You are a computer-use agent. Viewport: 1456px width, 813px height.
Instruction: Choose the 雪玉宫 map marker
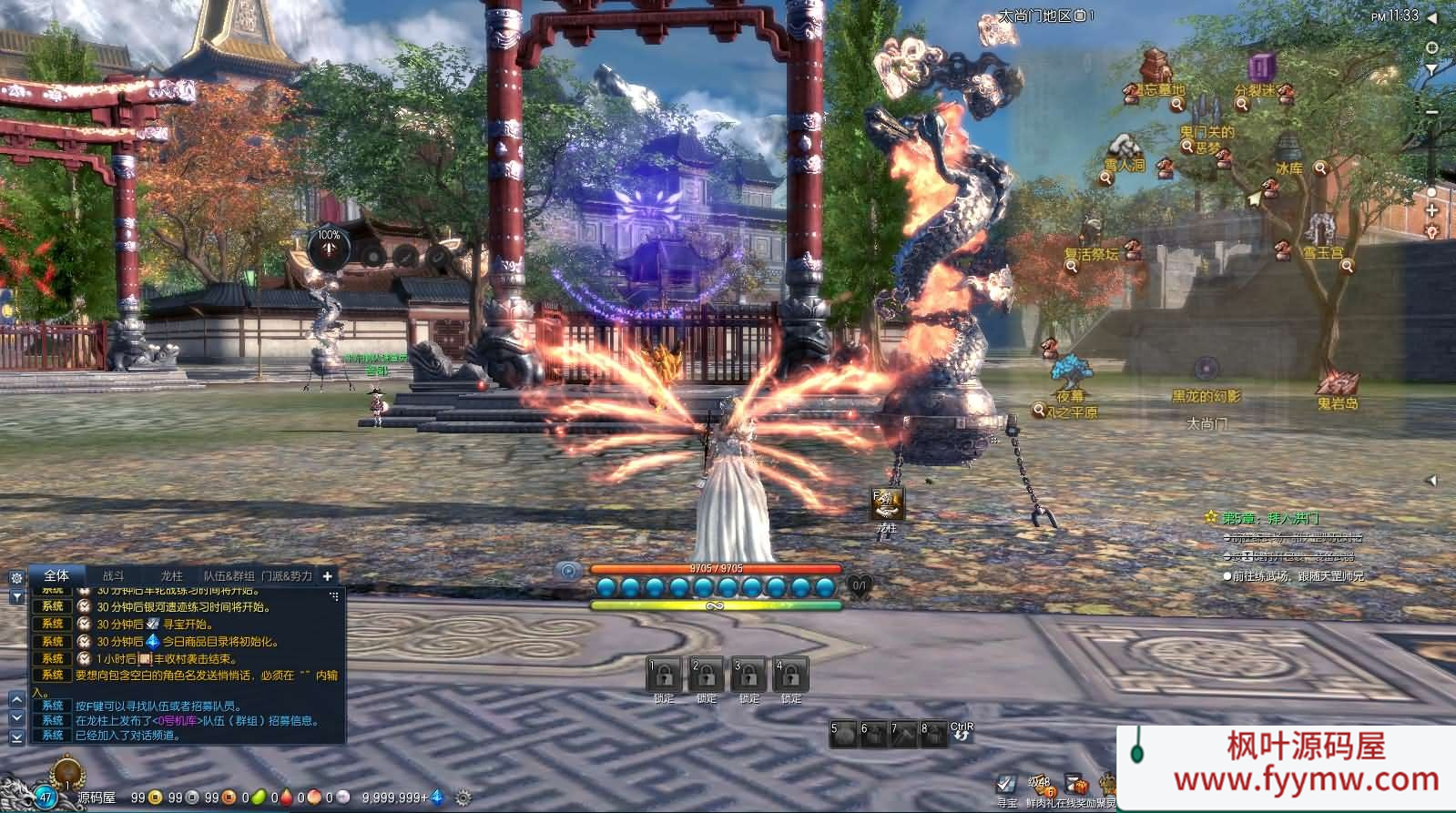click(1322, 252)
